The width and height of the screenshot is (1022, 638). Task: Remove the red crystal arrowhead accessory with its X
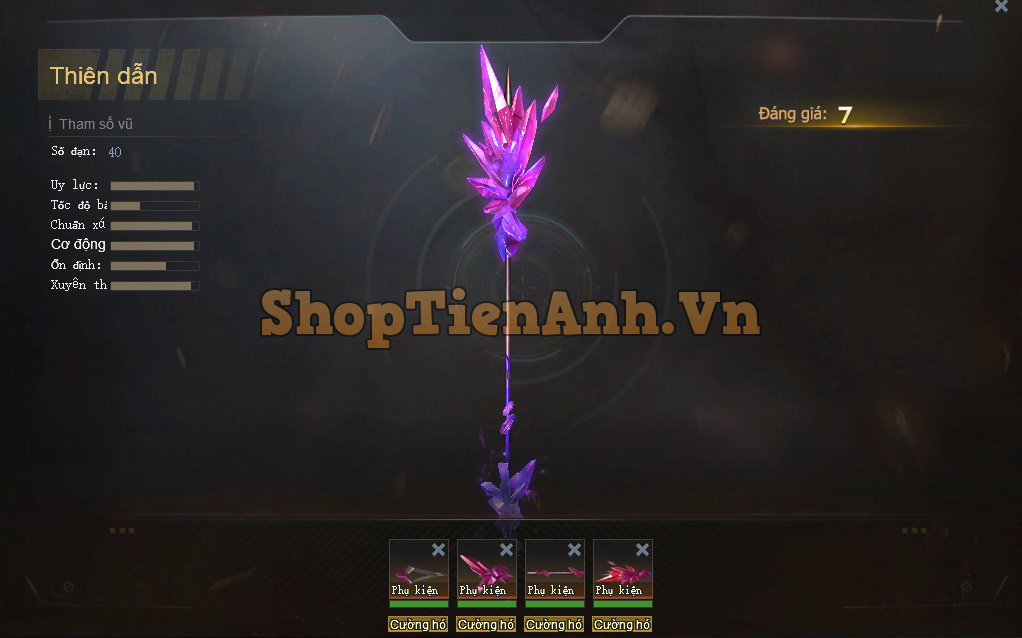tap(642, 550)
